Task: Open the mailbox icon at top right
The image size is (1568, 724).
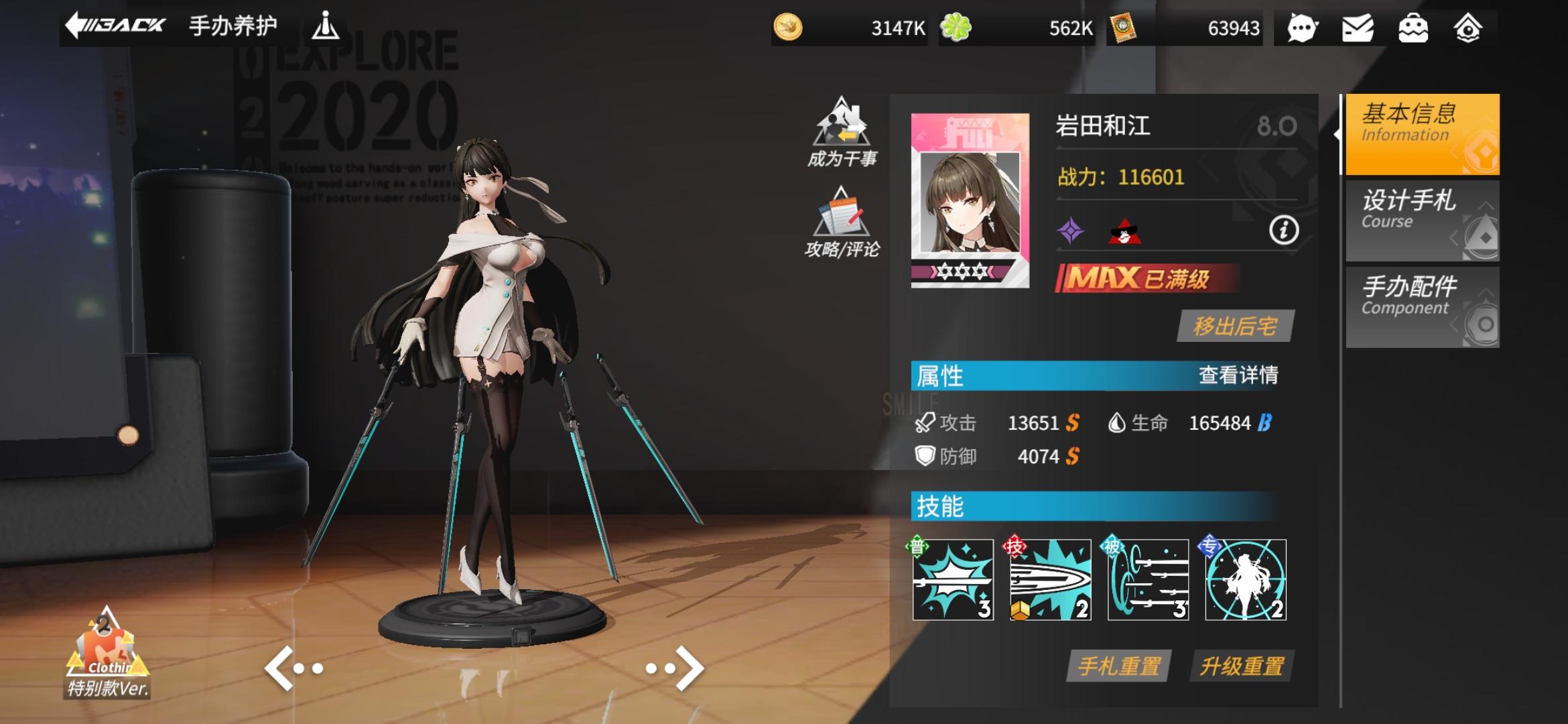Action: tap(1359, 28)
